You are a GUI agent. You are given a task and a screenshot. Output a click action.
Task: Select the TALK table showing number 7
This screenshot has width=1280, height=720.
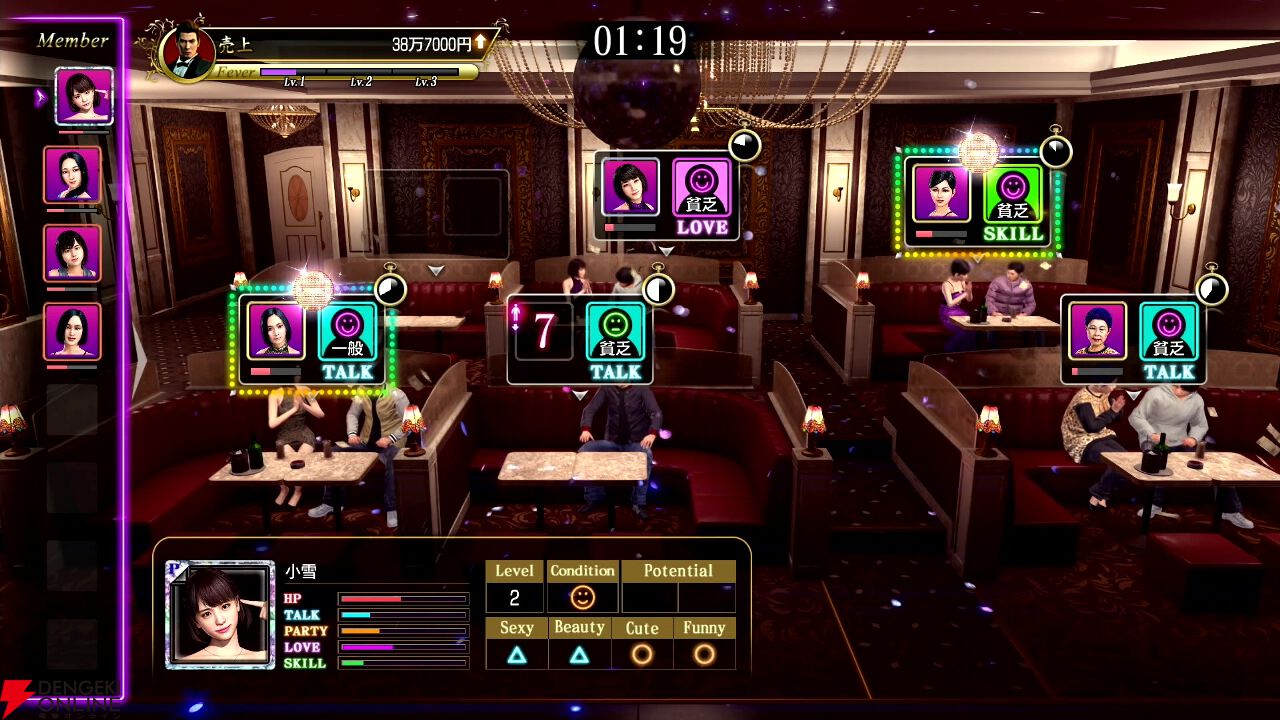click(x=580, y=340)
